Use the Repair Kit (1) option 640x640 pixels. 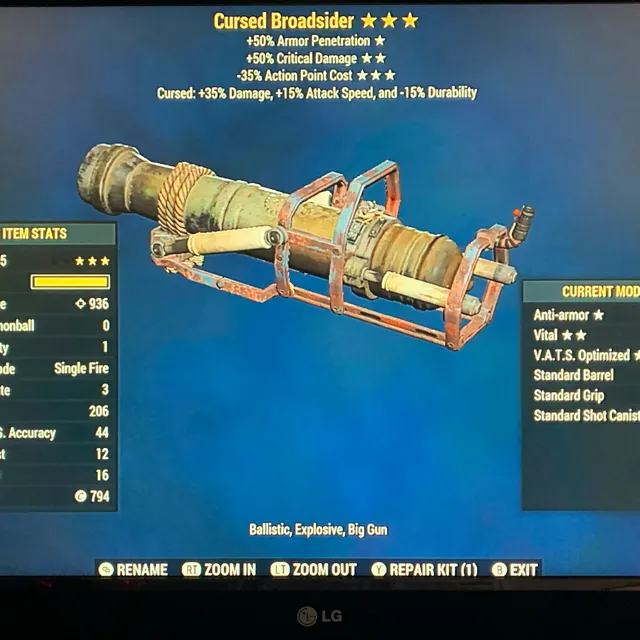click(424, 569)
